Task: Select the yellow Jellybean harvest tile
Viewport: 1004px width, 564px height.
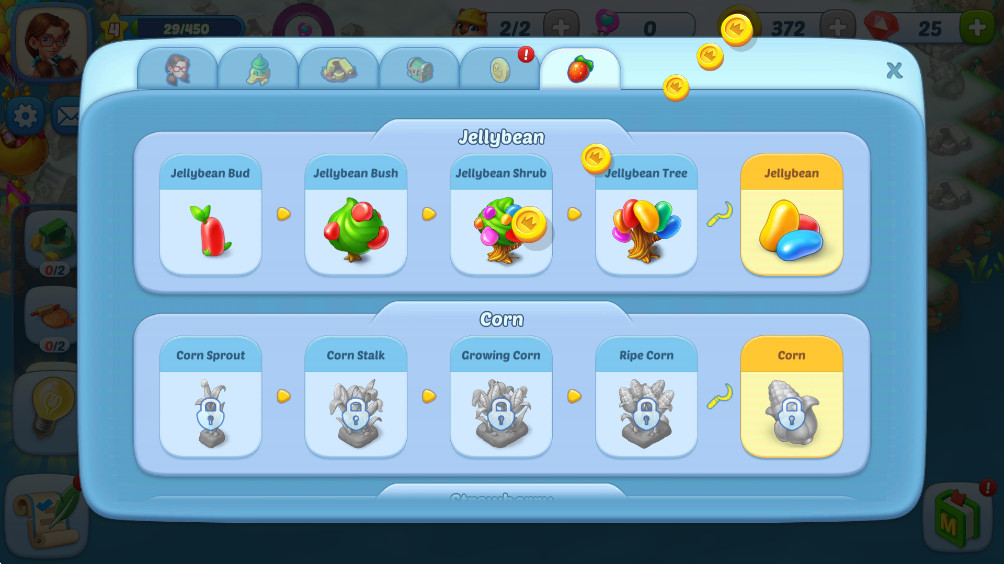Action: point(791,215)
